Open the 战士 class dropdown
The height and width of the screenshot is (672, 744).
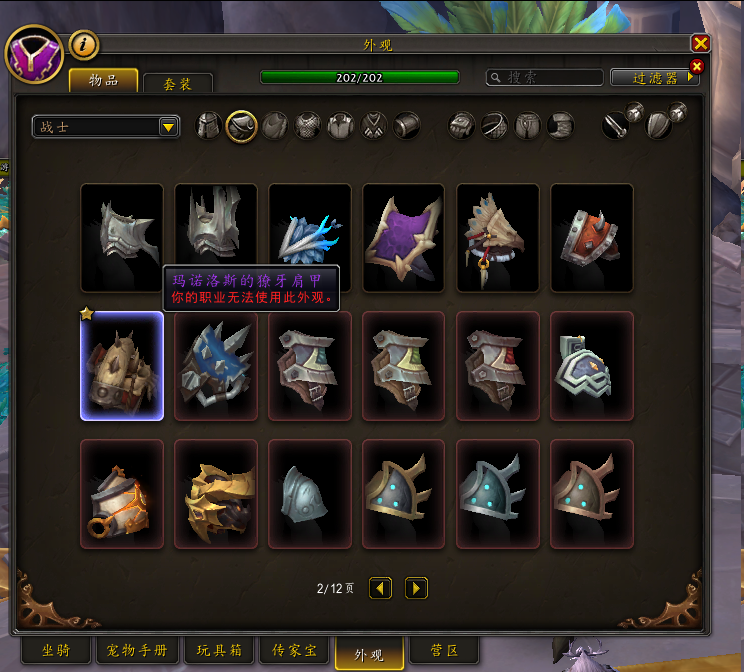(168, 127)
